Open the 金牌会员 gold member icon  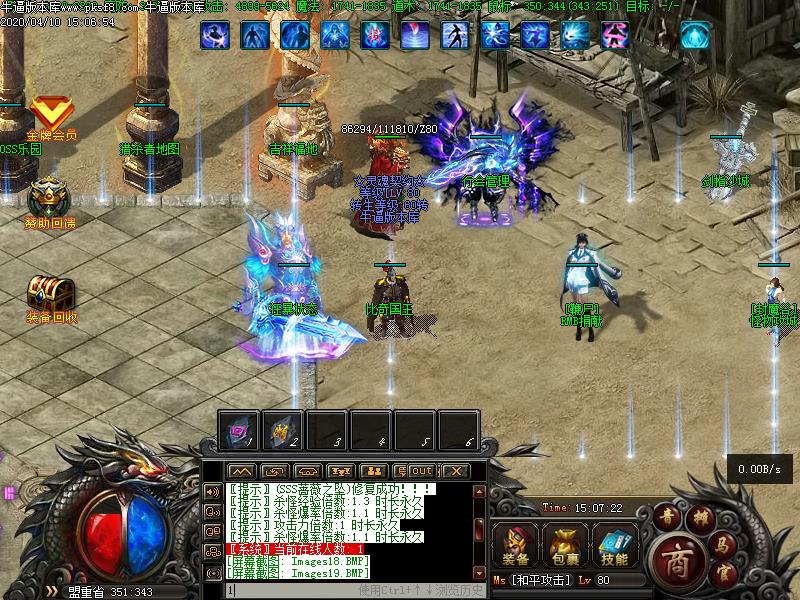[x=50, y=112]
